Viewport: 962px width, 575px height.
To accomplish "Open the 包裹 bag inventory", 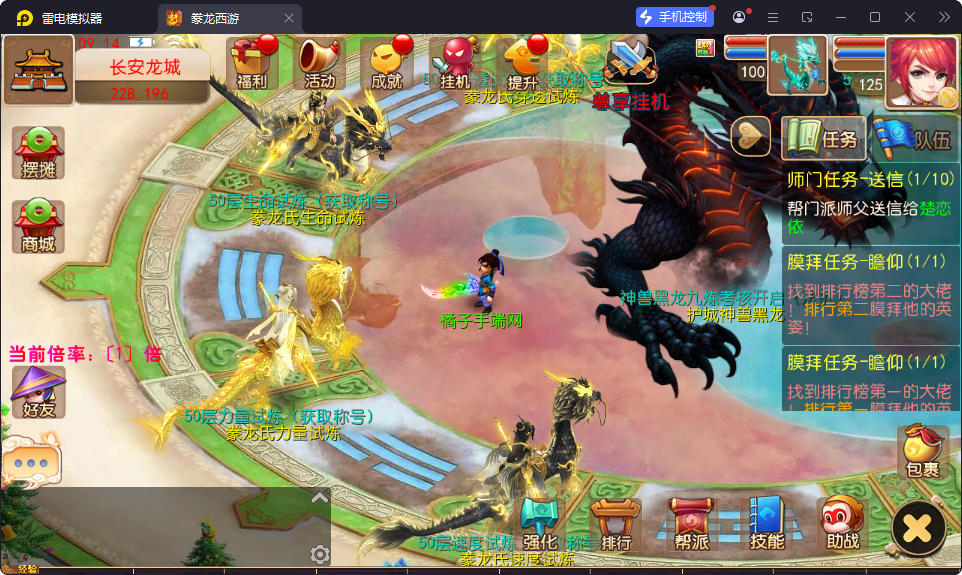I will [x=922, y=452].
